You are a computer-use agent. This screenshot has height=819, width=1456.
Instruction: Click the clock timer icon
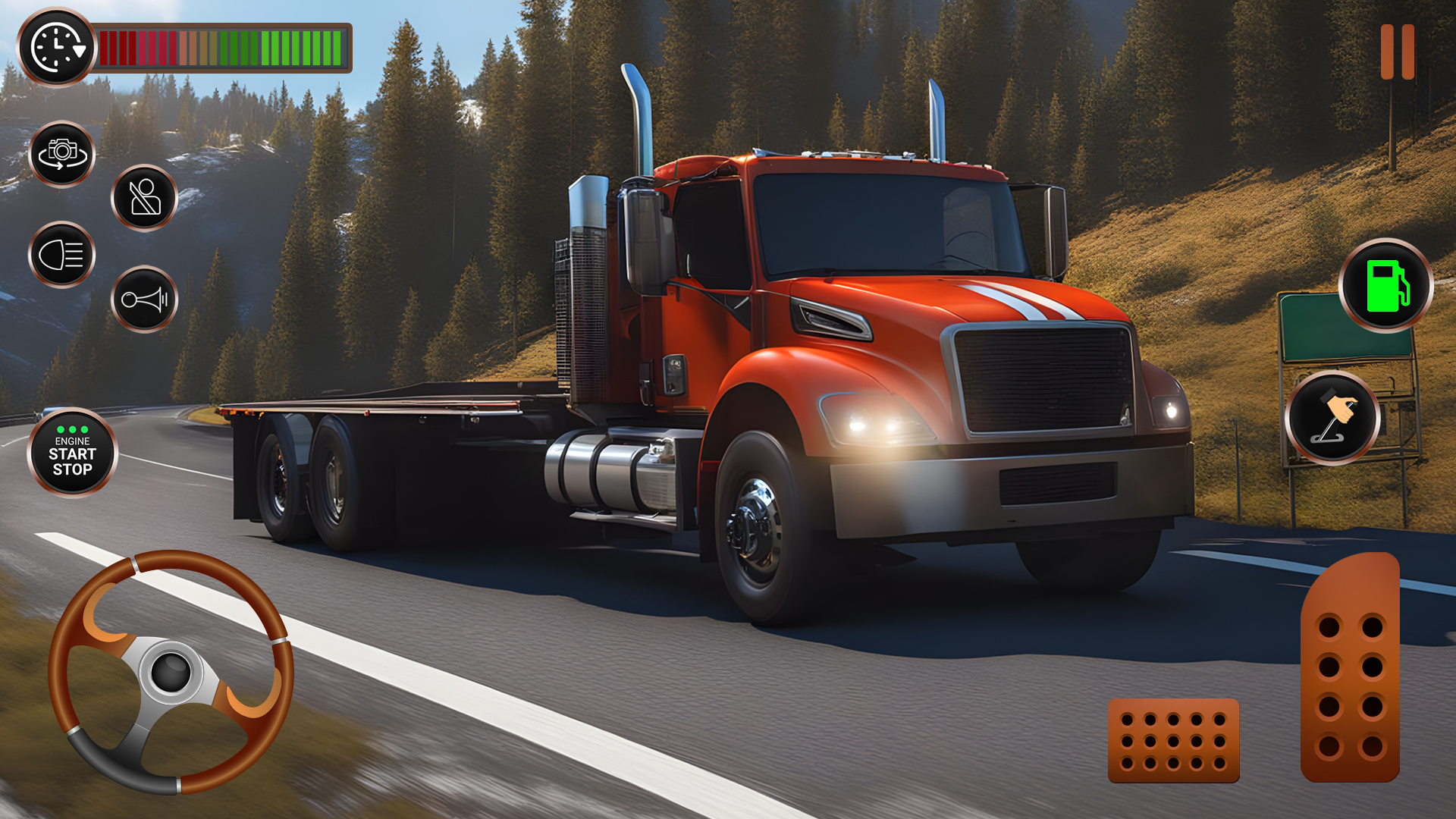pyautogui.click(x=57, y=48)
